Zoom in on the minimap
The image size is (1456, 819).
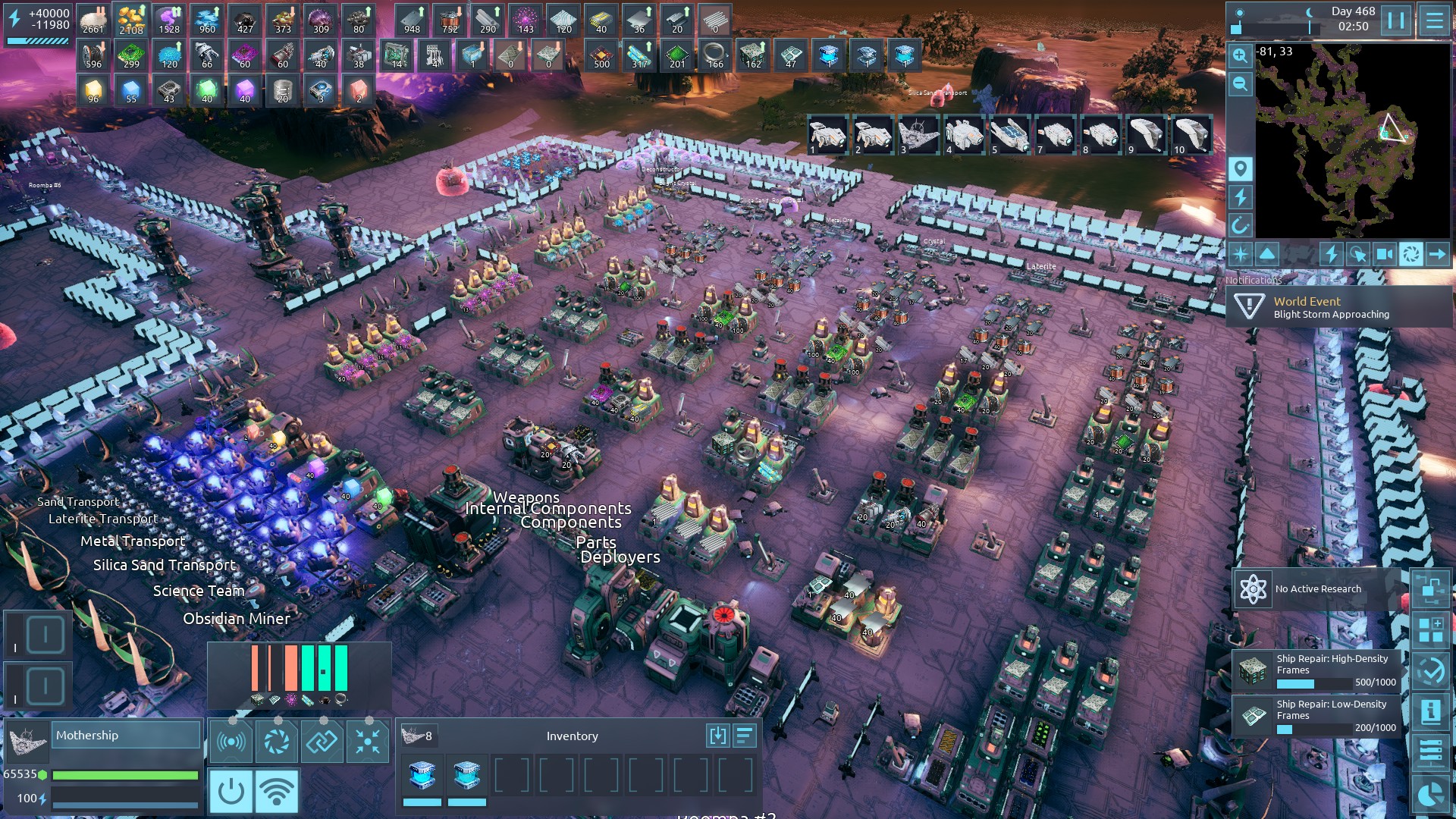[x=1240, y=55]
